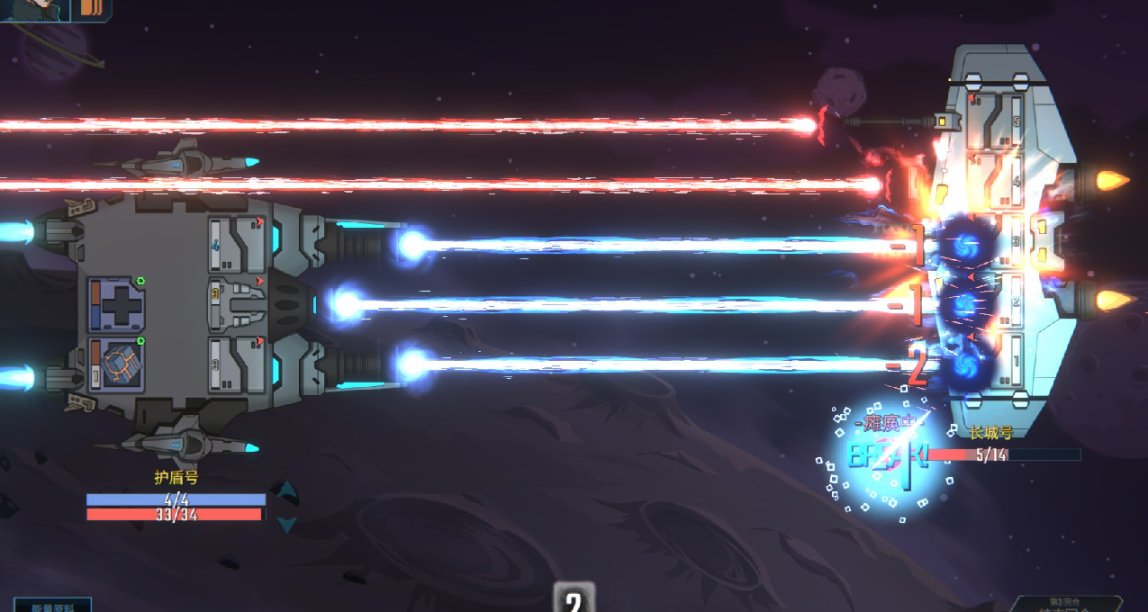Open the orange card deck icon
This screenshot has height=612, width=1148.
point(92,8)
